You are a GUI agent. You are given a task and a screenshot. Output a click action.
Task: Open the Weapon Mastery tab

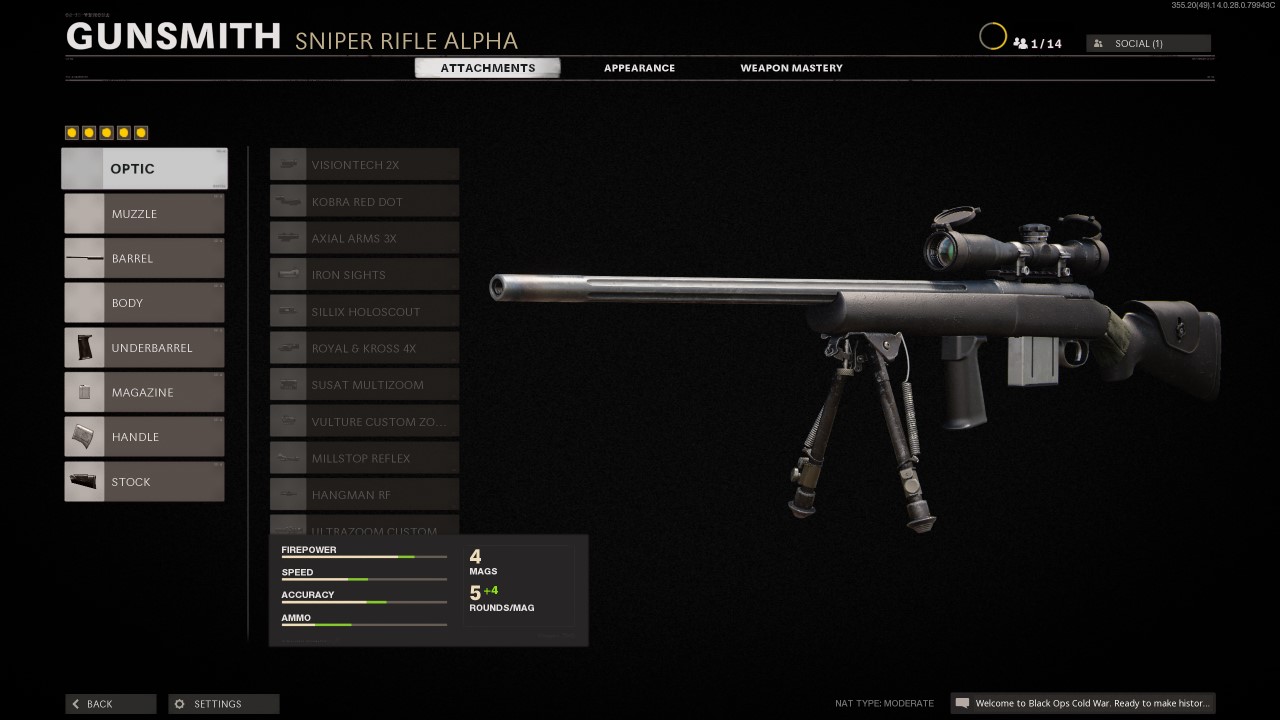(791, 68)
